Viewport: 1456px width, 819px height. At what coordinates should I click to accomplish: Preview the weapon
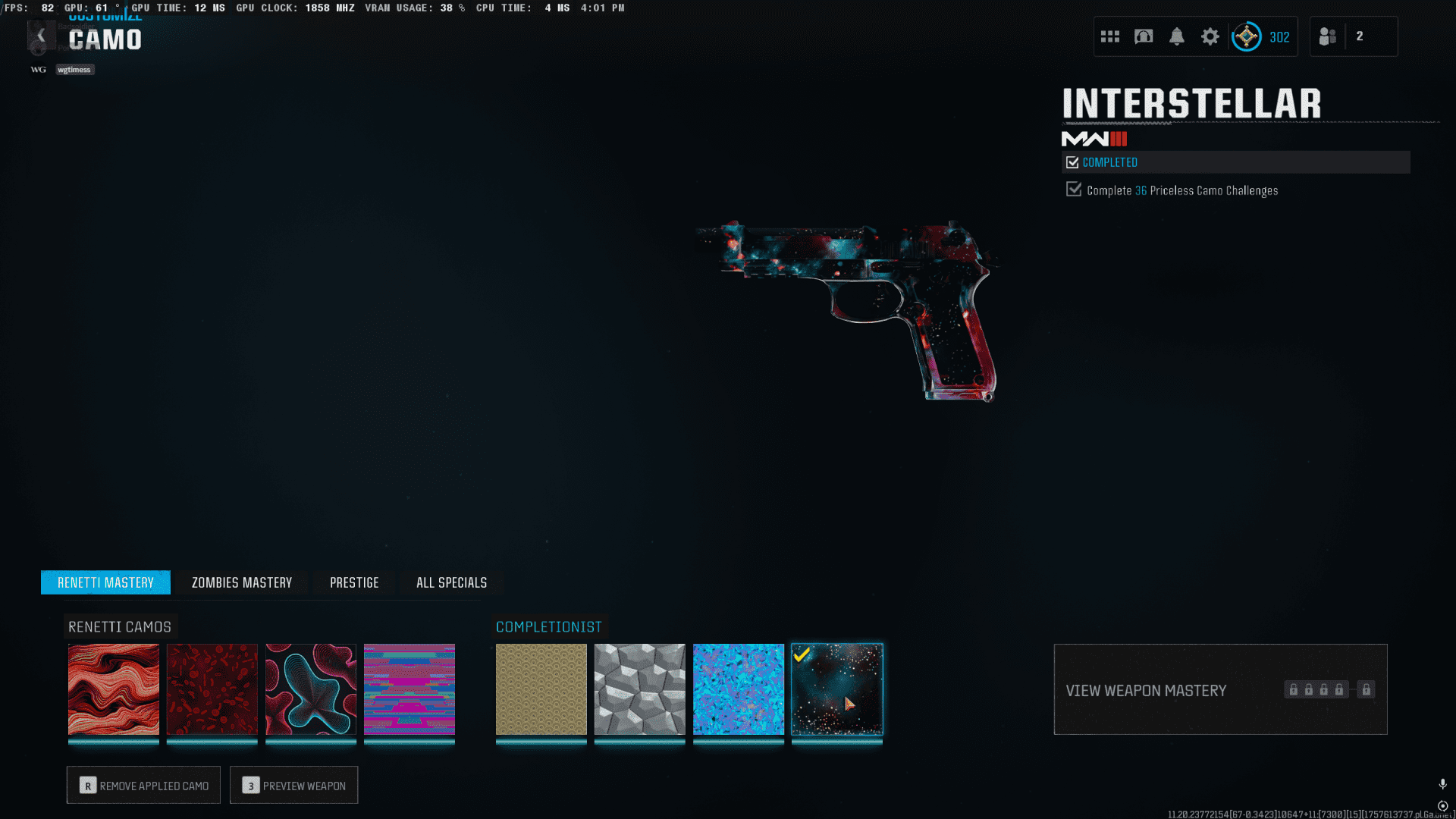294,786
